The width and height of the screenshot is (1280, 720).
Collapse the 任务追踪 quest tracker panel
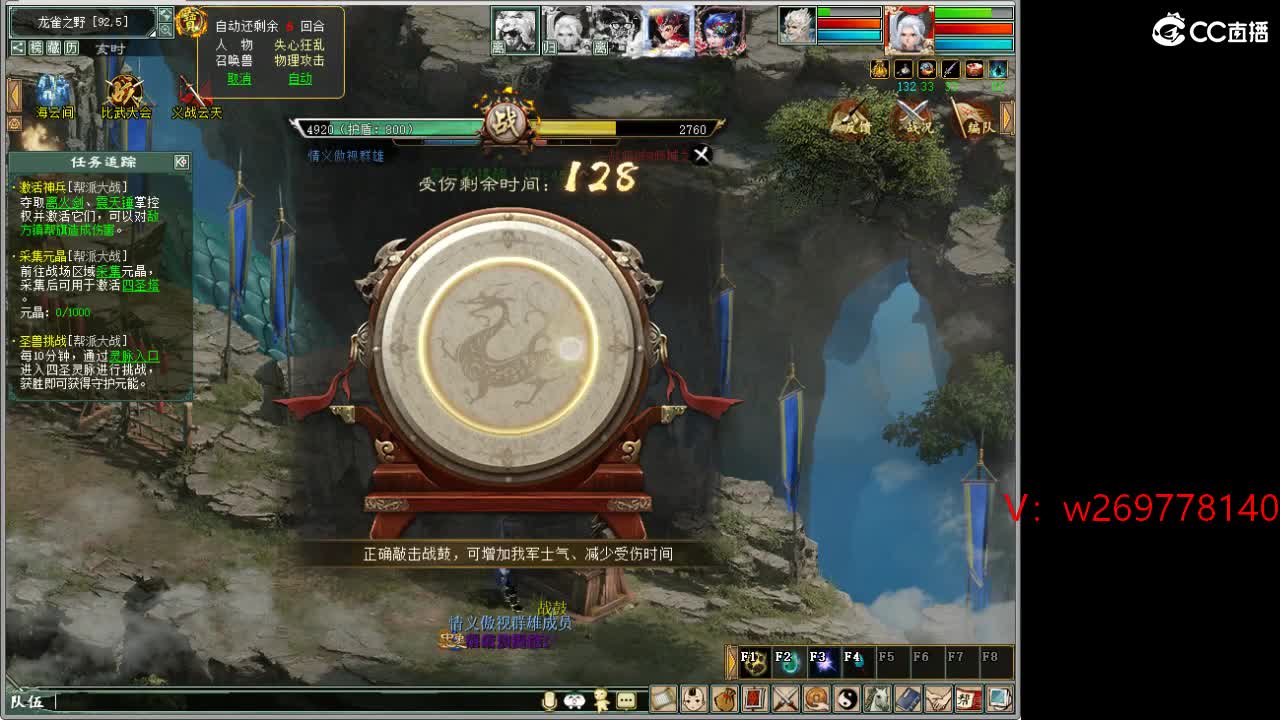tap(181, 162)
